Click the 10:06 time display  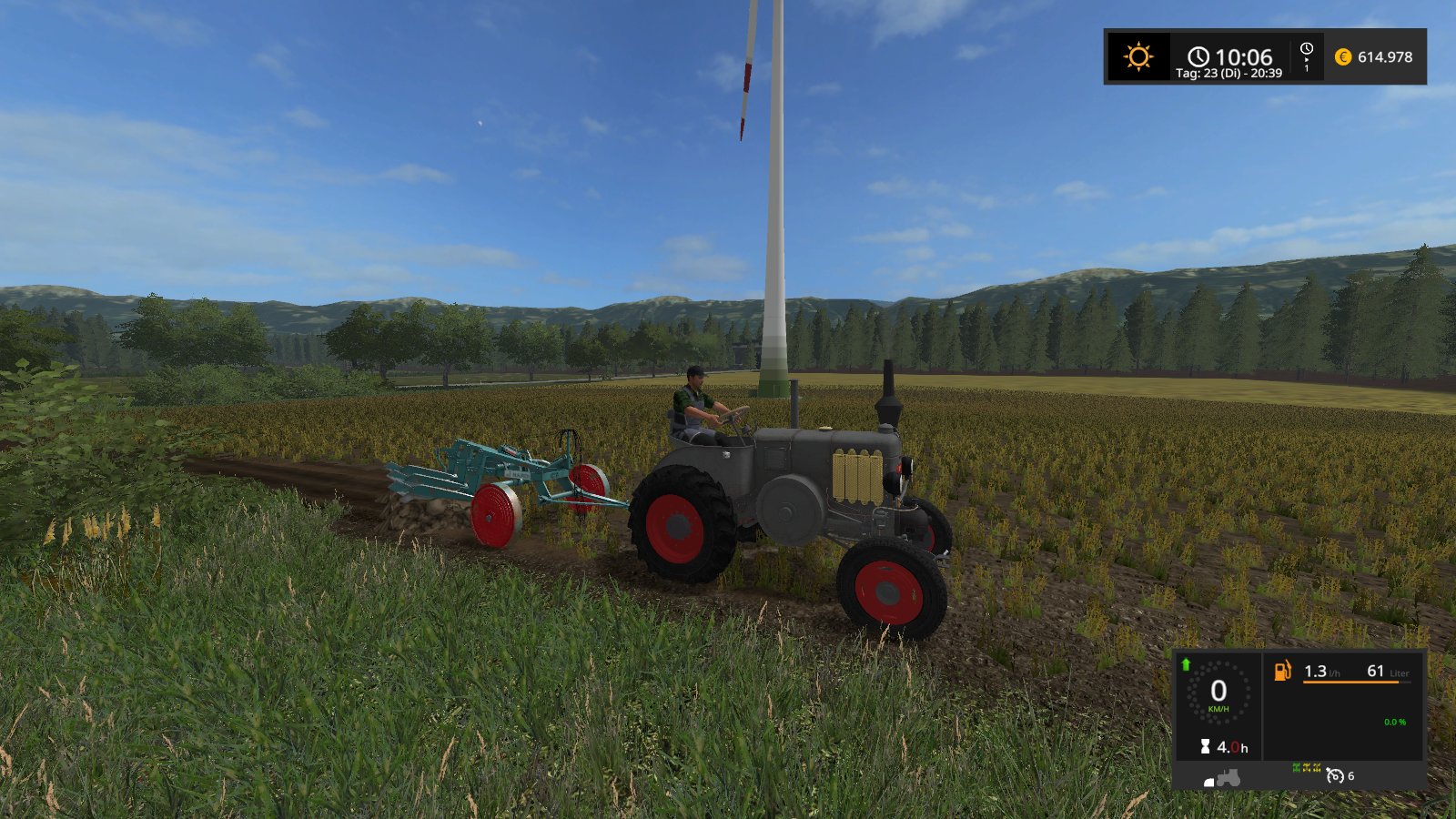[x=1247, y=56]
